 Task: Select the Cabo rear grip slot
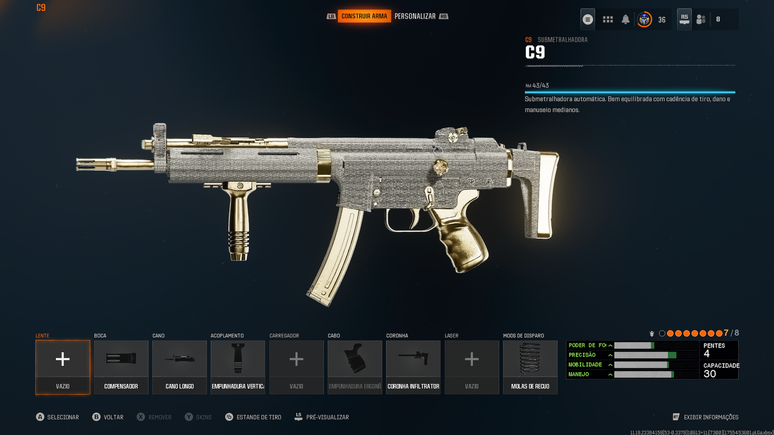coord(355,366)
